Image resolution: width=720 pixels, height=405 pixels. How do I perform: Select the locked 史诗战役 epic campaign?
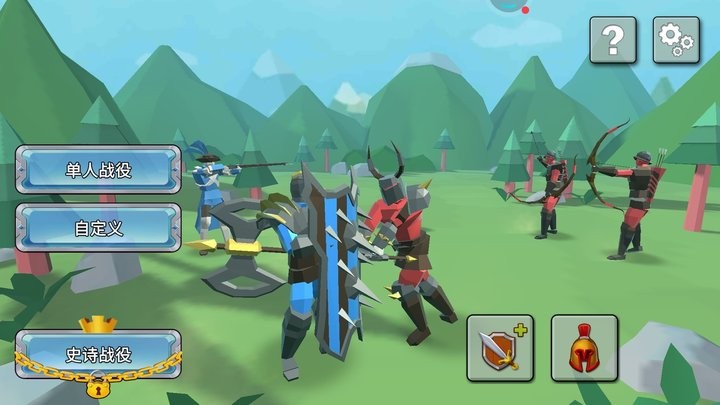[x=98, y=354]
